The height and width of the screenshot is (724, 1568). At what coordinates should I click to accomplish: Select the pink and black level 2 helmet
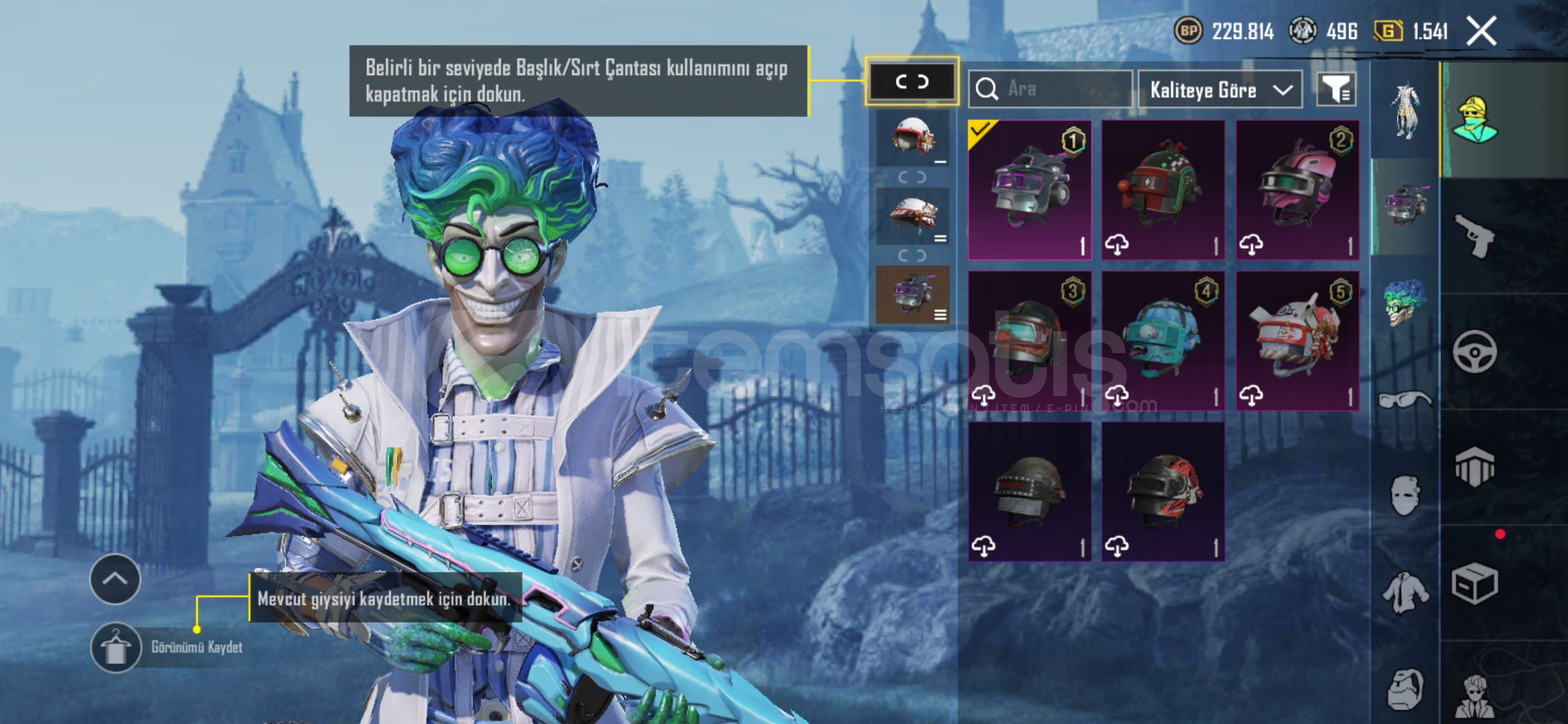coord(1297,190)
